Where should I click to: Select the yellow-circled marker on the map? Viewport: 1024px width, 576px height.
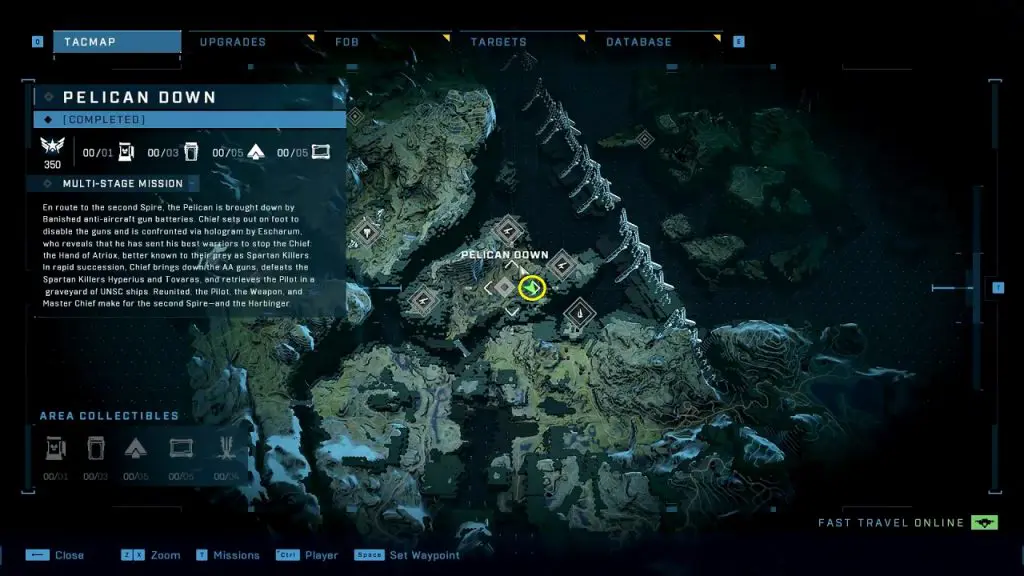coord(532,288)
